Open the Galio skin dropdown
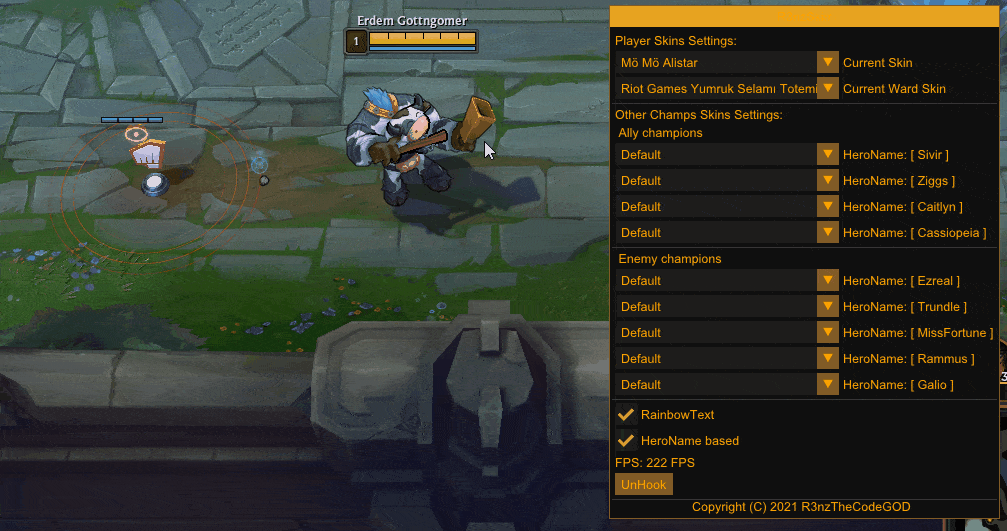This screenshot has height=531, width=1007. [x=827, y=385]
